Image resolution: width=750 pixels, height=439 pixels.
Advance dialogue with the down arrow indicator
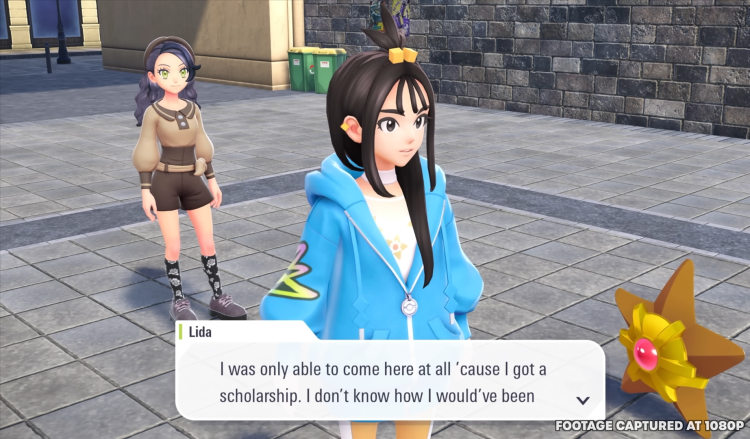(583, 400)
